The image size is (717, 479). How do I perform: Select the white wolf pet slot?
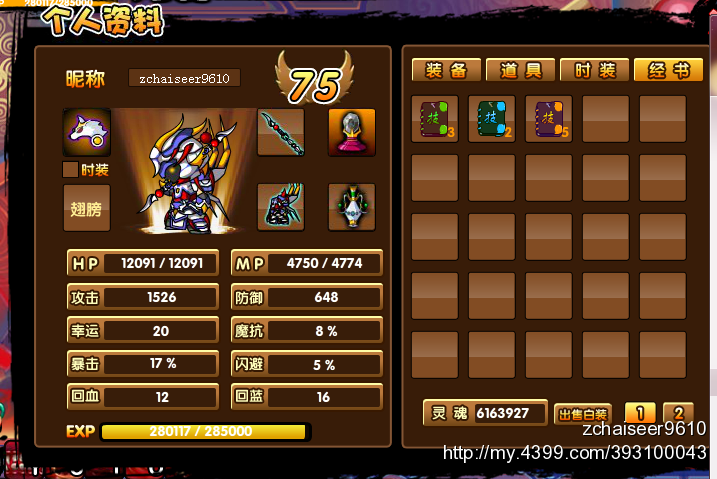point(87,132)
